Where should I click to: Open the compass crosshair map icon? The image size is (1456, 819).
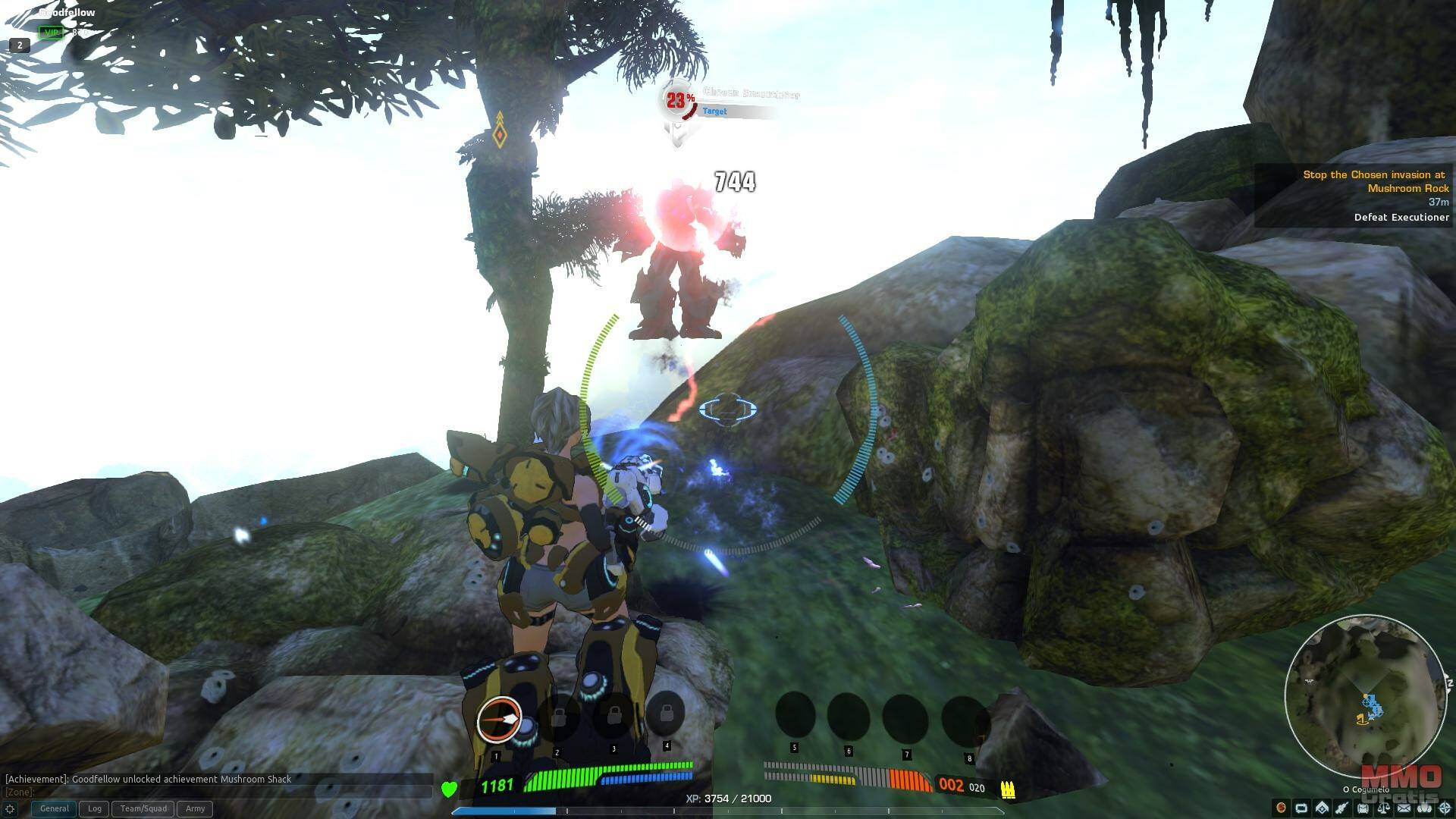pyautogui.click(x=1445, y=808)
